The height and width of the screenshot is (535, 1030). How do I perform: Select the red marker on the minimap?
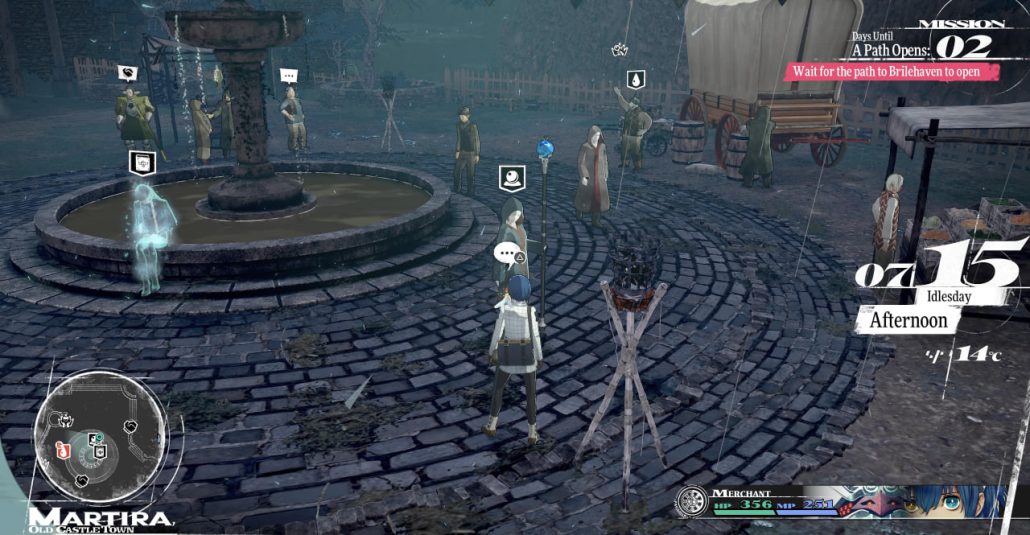tap(62, 447)
